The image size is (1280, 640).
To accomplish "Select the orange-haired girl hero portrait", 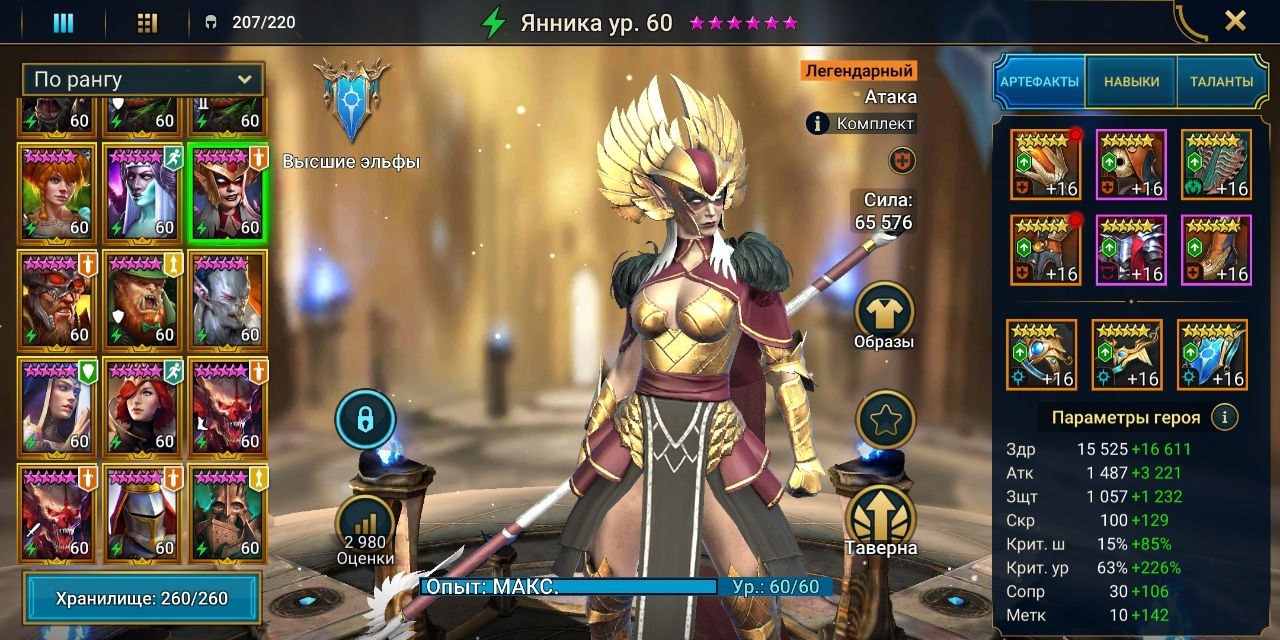I will 57,192.
